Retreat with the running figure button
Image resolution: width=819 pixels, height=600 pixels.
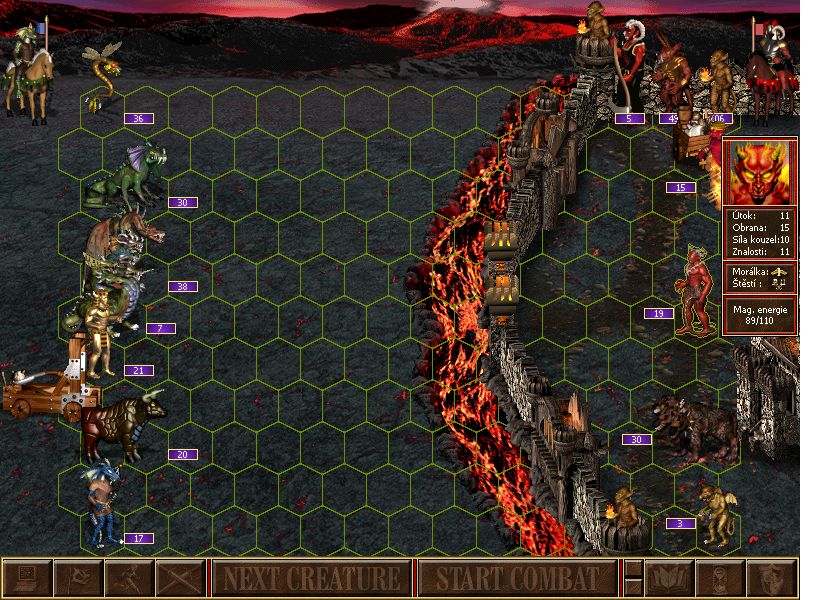[129, 578]
